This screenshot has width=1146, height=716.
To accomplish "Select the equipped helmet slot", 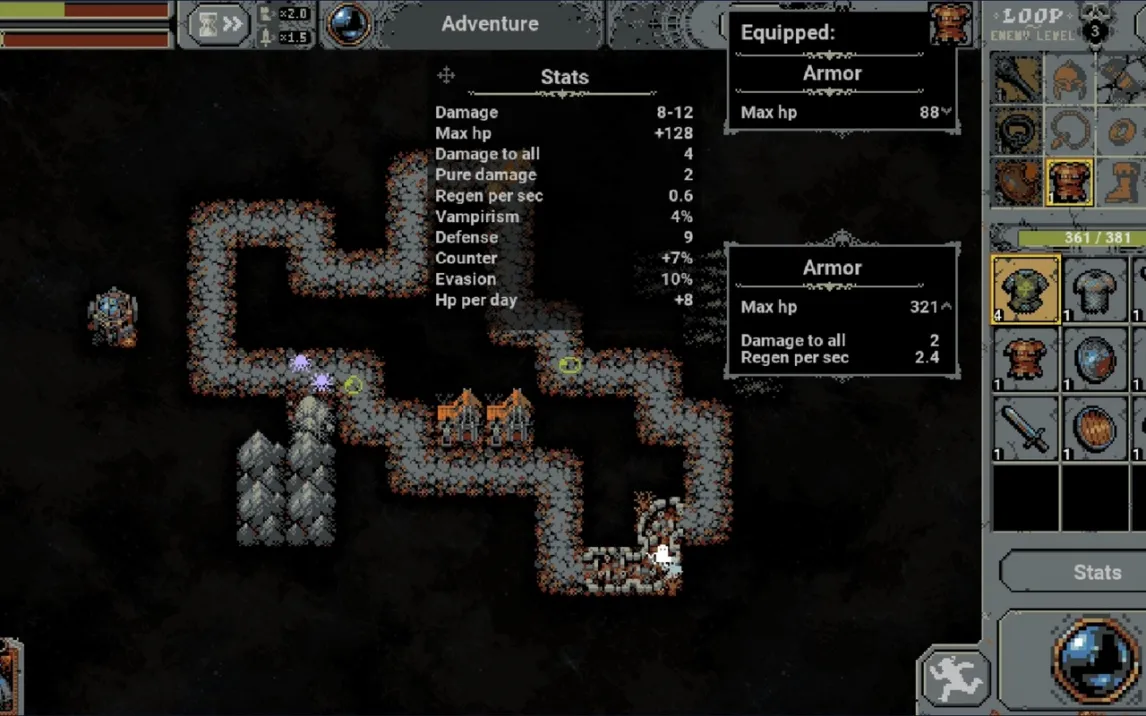I will [1070, 78].
